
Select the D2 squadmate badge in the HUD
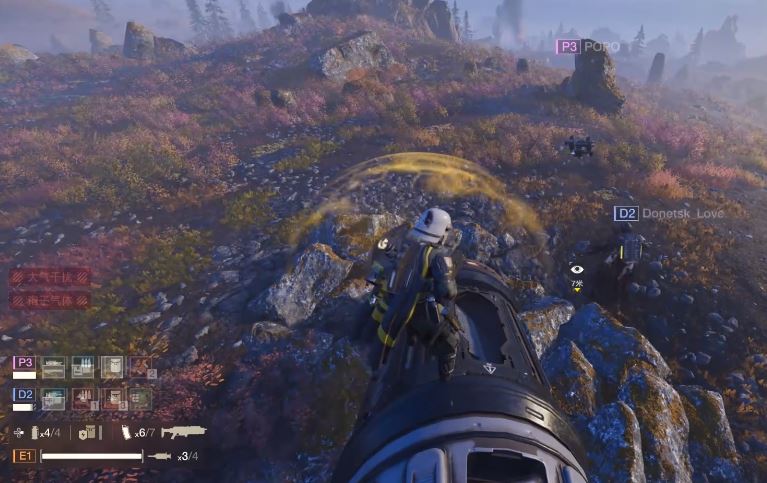click(x=24, y=395)
